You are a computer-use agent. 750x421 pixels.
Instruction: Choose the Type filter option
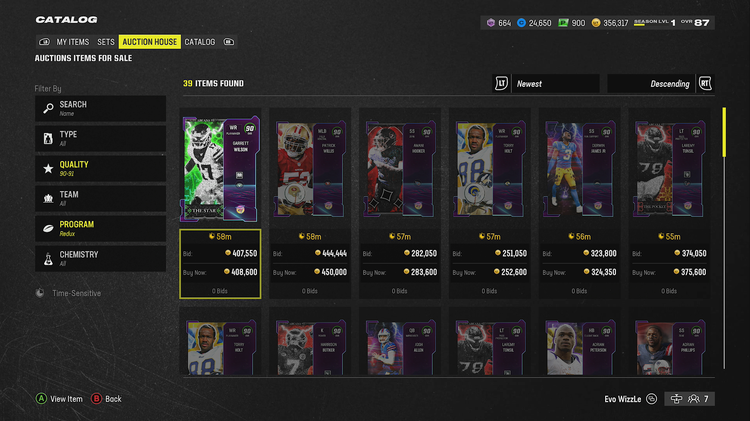100,138
